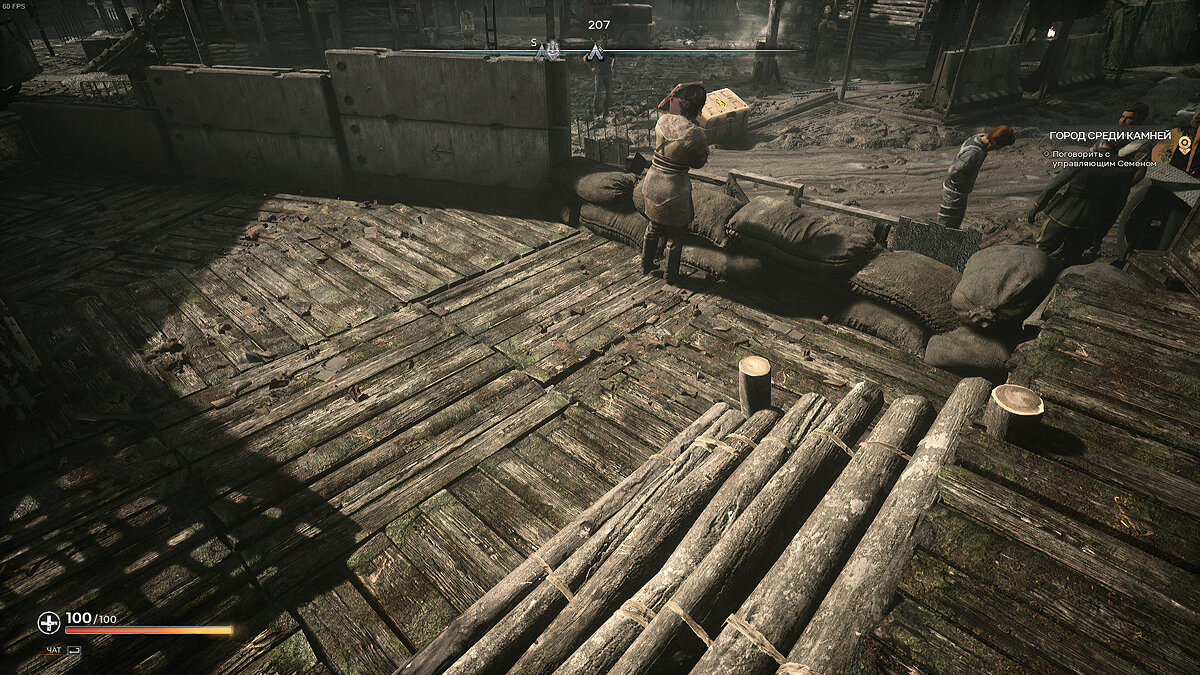Image resolution: width=1200 pixels, height=675 pixels.
Task: Click the golden quest location marker
Action: [x=1186, y=143]
